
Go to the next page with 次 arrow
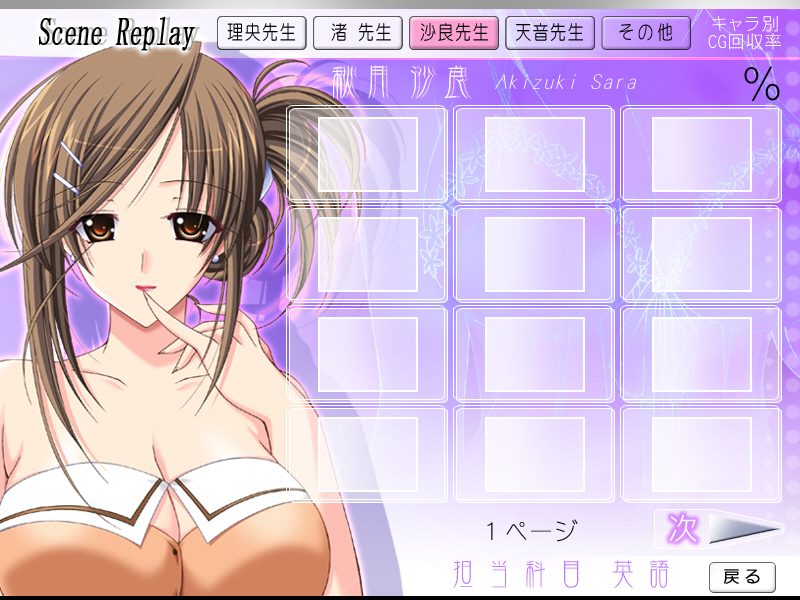point(719,529)
